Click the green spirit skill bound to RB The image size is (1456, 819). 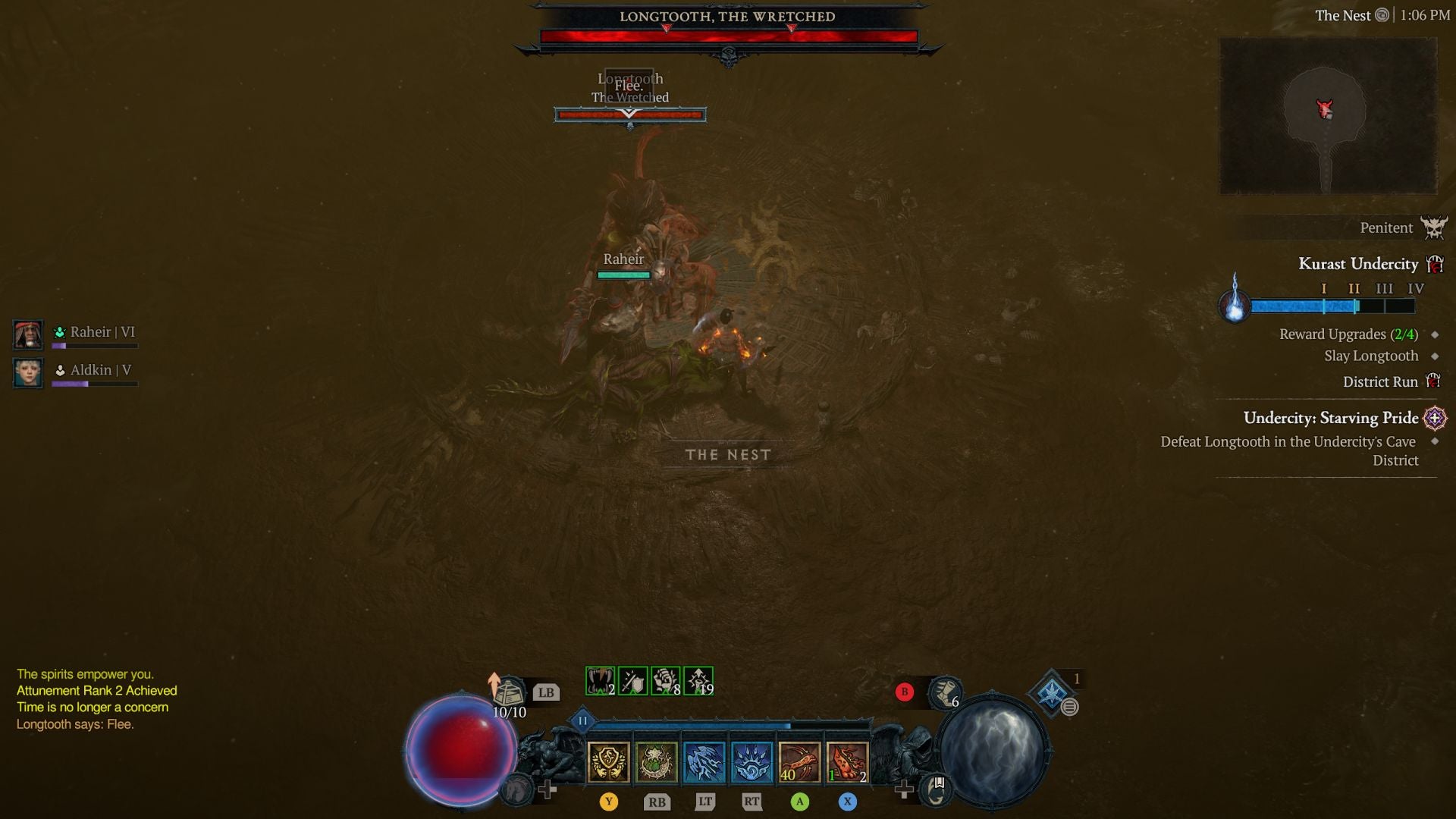pos(657,762)
